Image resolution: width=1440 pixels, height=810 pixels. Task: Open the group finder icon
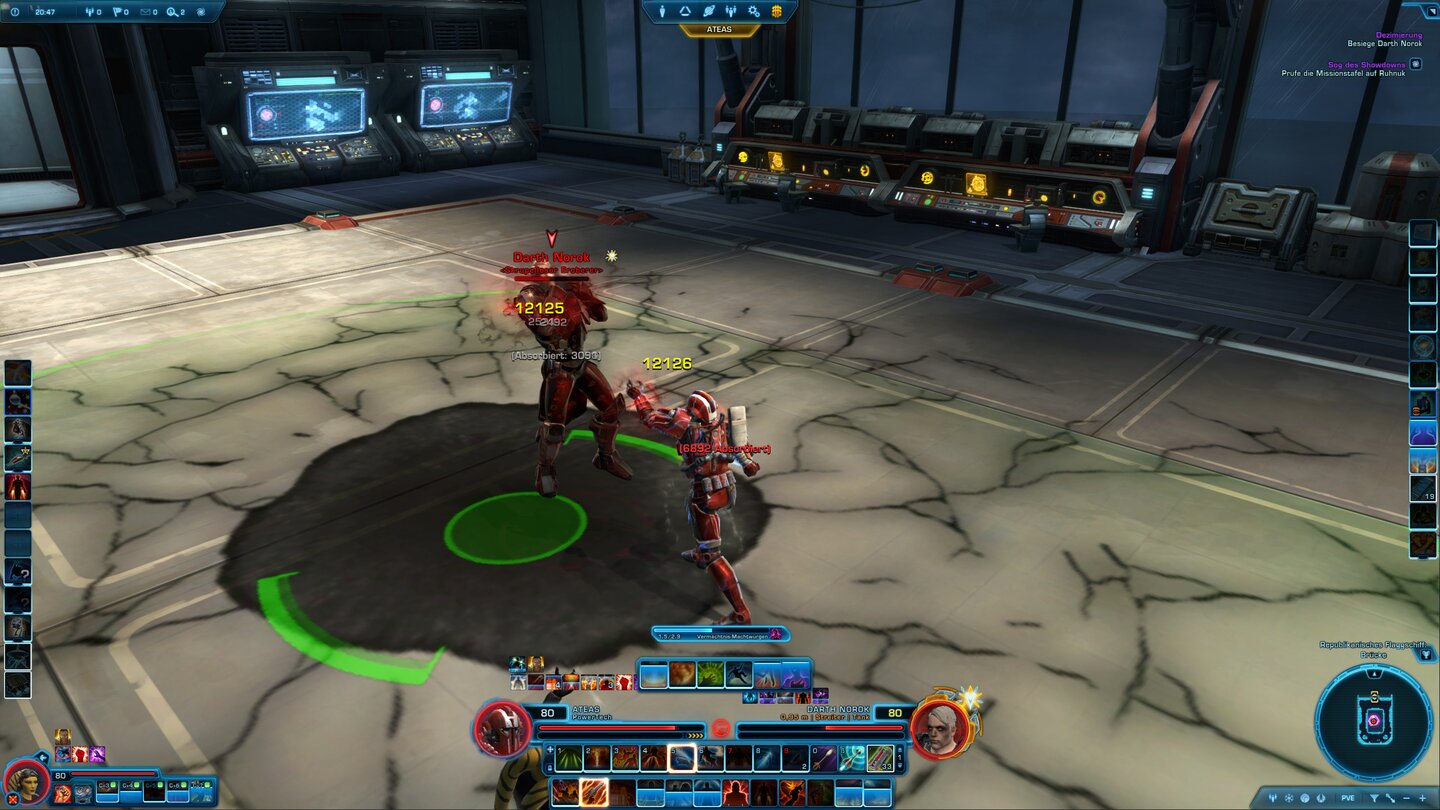point(731,11)
